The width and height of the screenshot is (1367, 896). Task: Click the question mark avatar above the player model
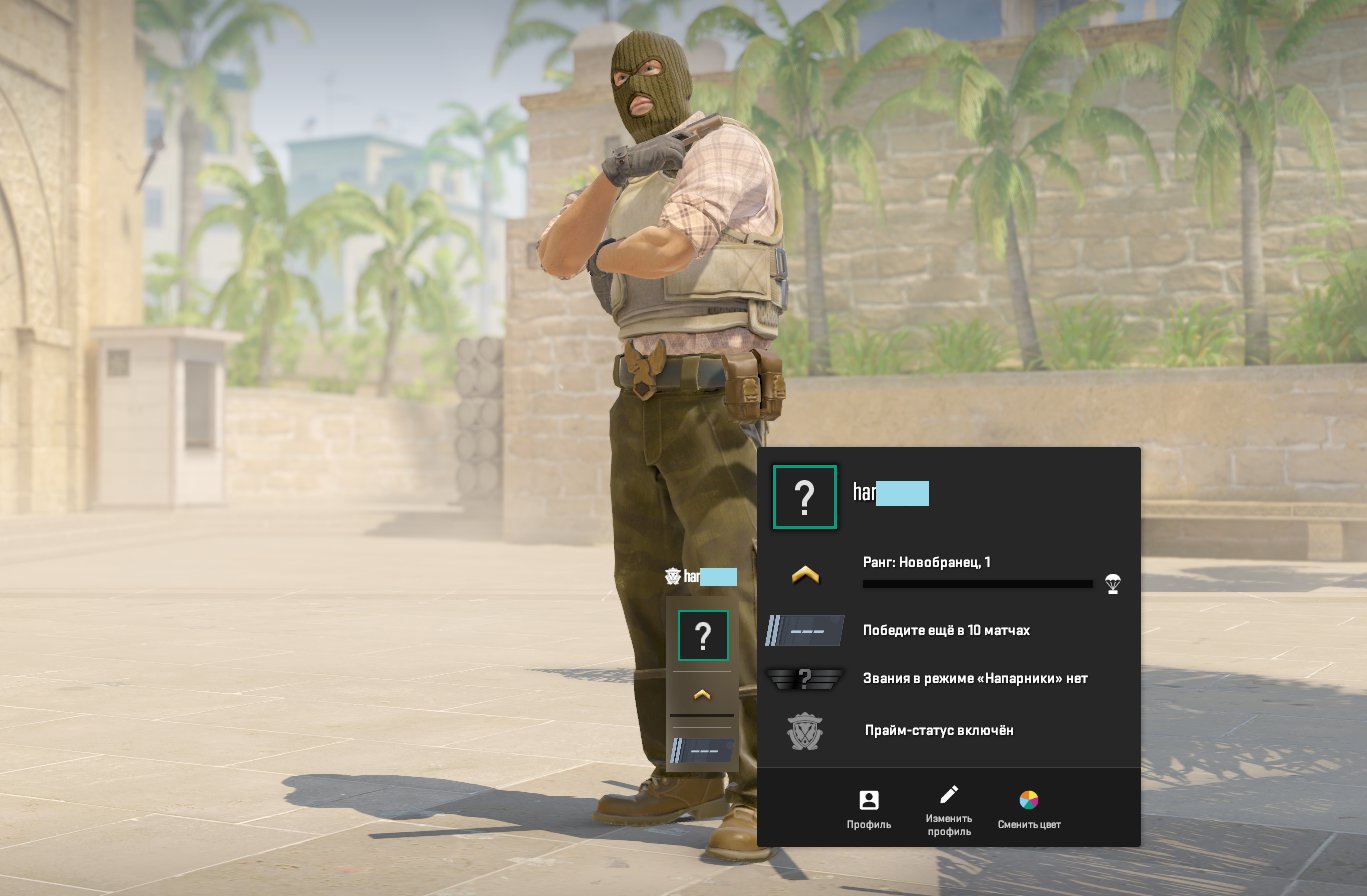tap(702, 634)
